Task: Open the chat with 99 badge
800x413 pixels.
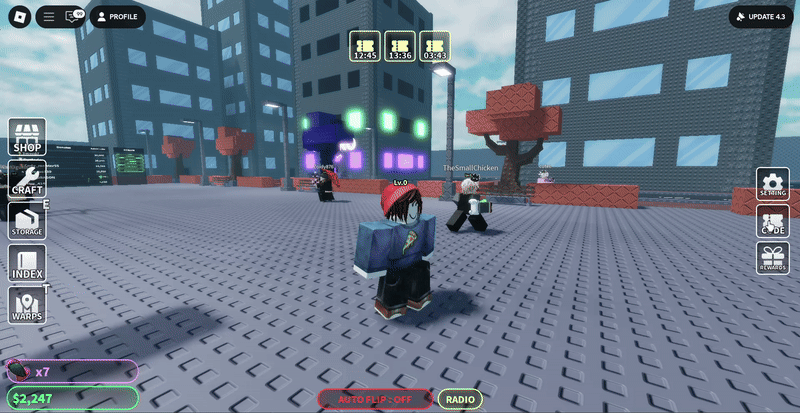Action: click(x=72, y=17)
